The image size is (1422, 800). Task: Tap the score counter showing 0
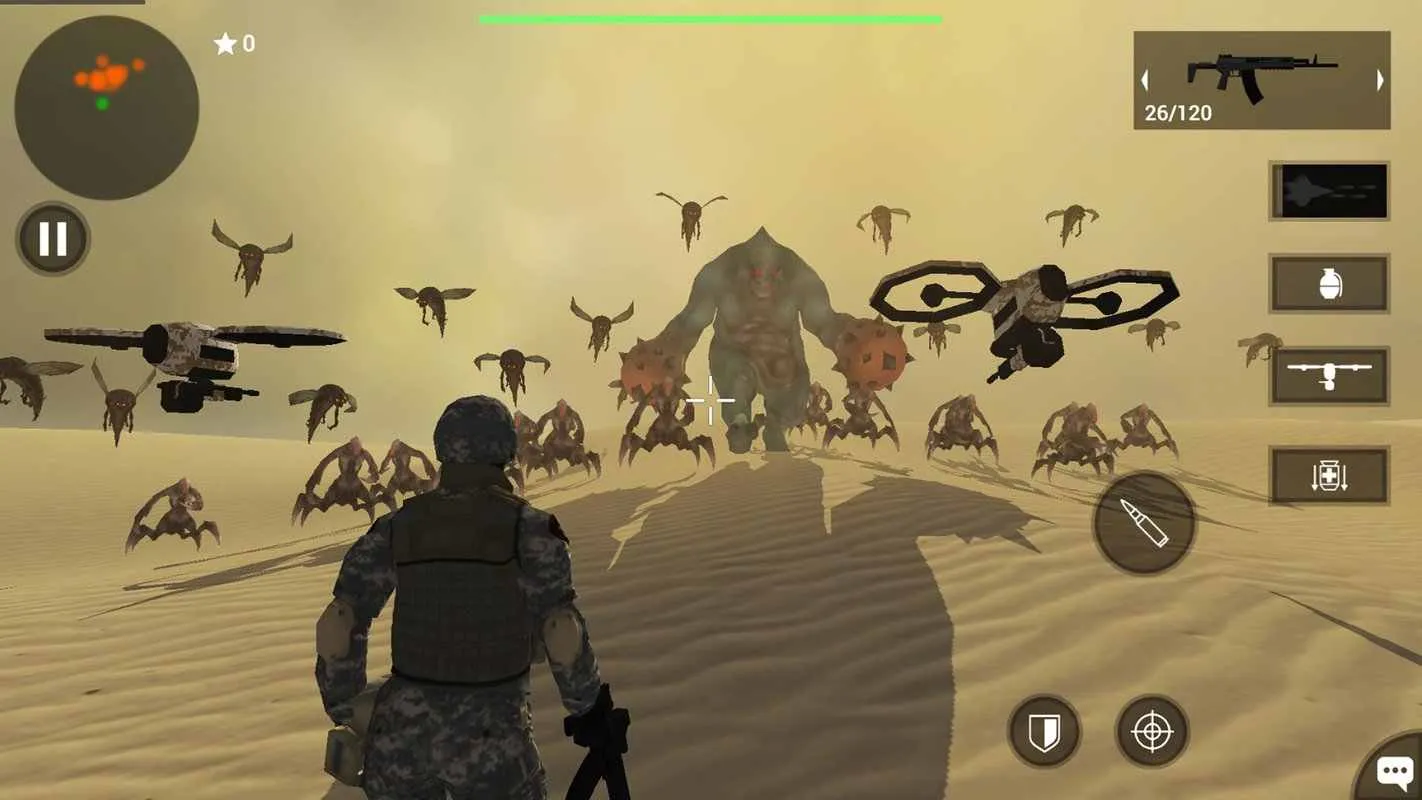pos(246,43)
